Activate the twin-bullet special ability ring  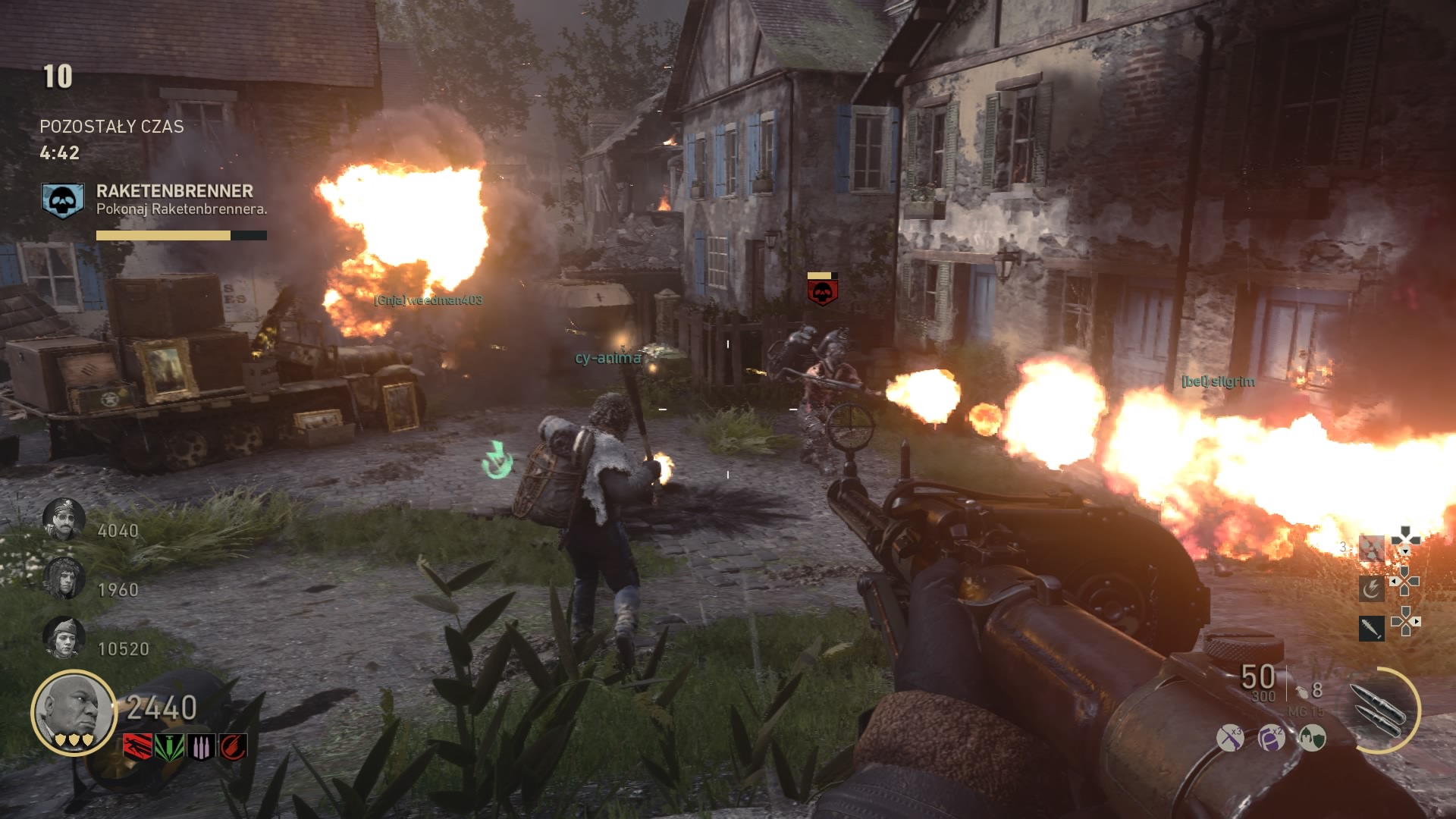1381,710
